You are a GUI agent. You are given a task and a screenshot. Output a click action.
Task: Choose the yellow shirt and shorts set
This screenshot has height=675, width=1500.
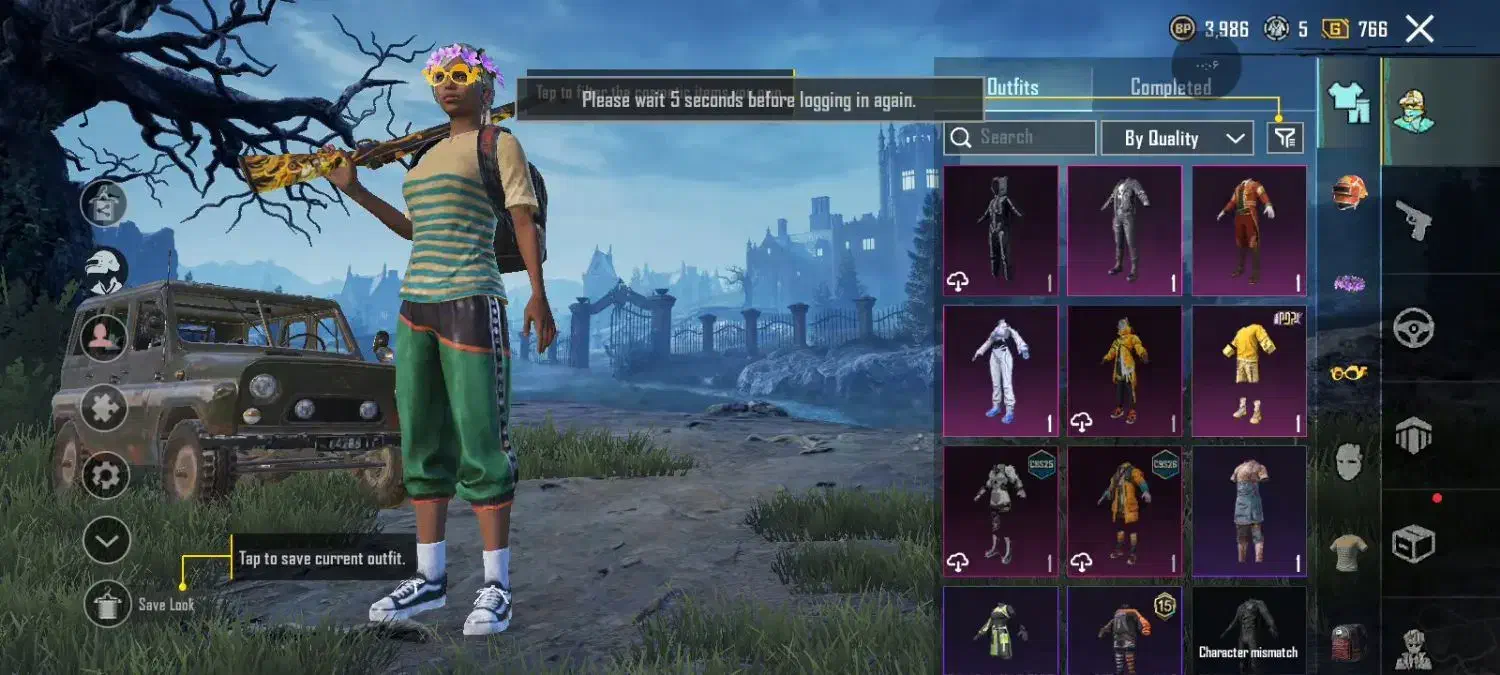(1249, 370)
